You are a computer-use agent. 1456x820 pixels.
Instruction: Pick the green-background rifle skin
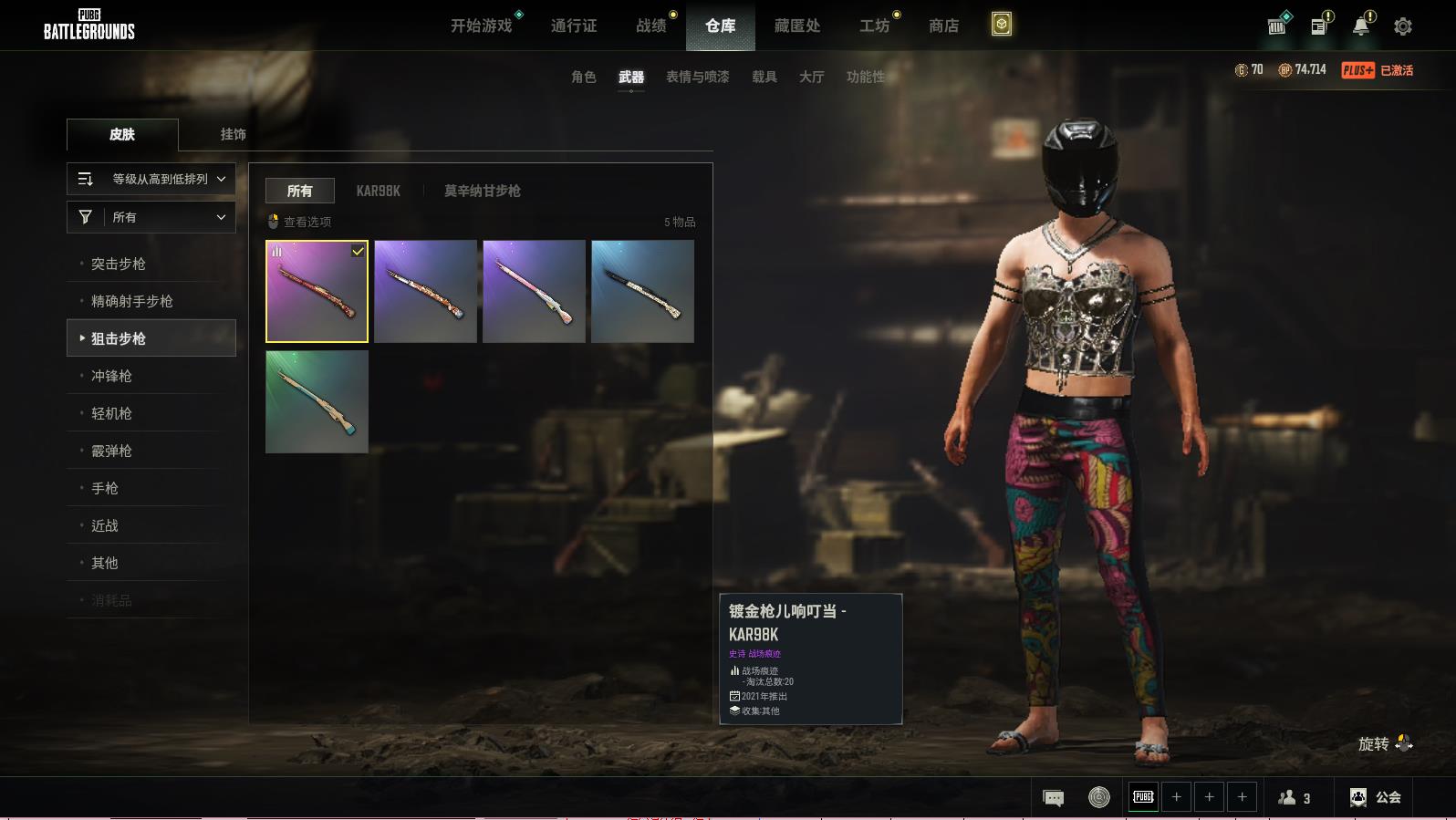click(x=317, y=402)
